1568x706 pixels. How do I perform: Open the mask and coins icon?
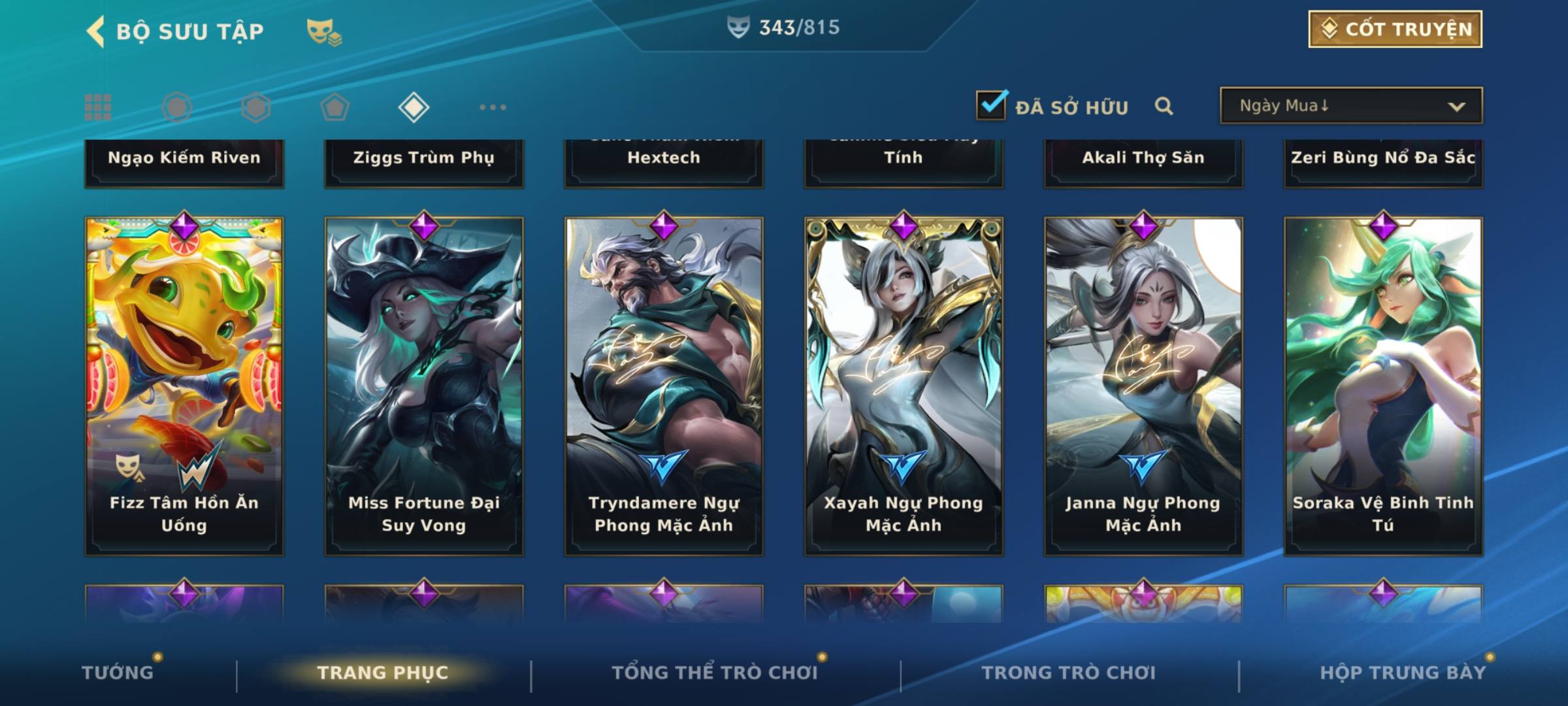[324, 31]
